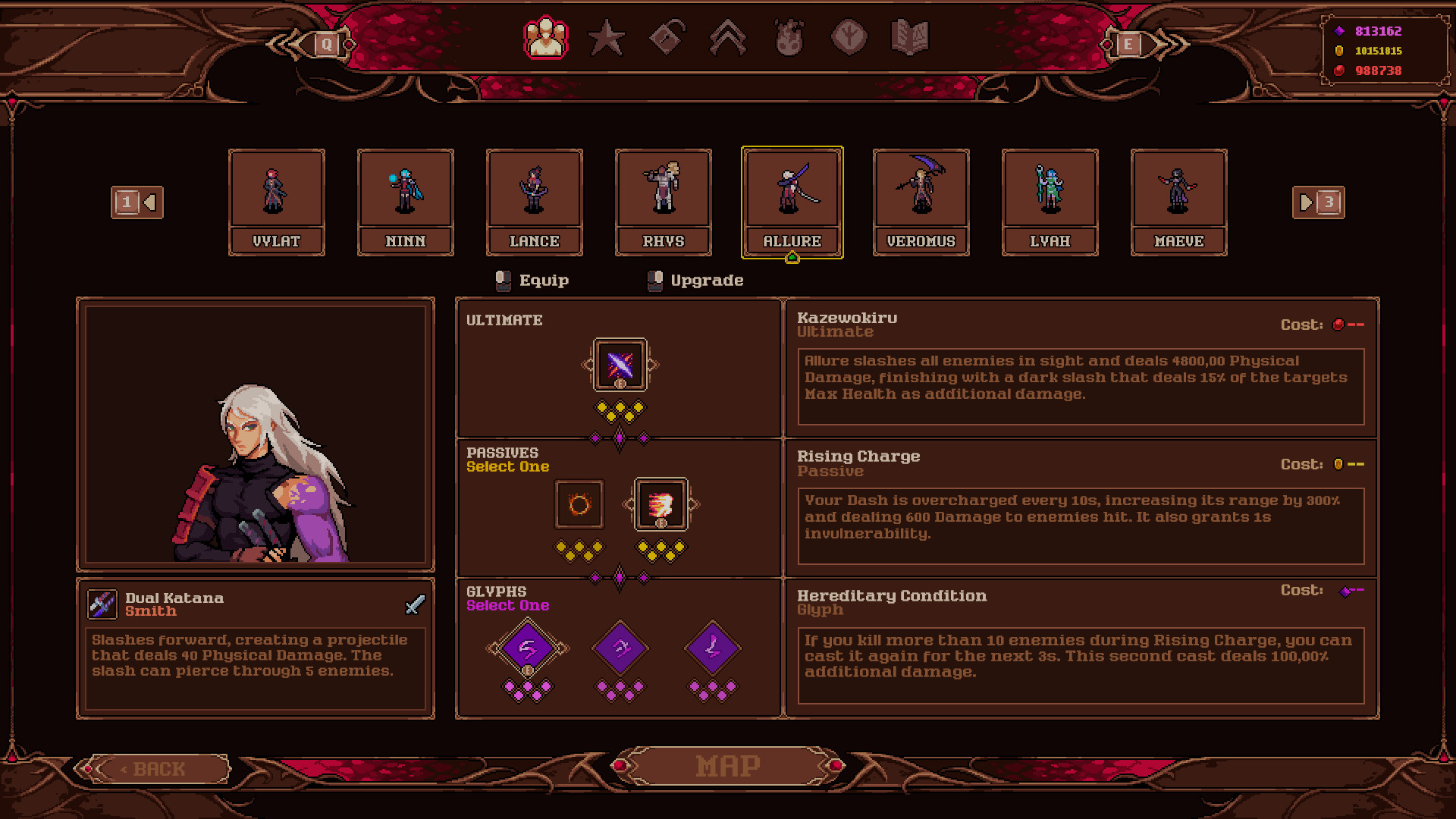Screen dimensions: 1456x819
Task: Switch to the Veromus character
Action: coord(921,201)
